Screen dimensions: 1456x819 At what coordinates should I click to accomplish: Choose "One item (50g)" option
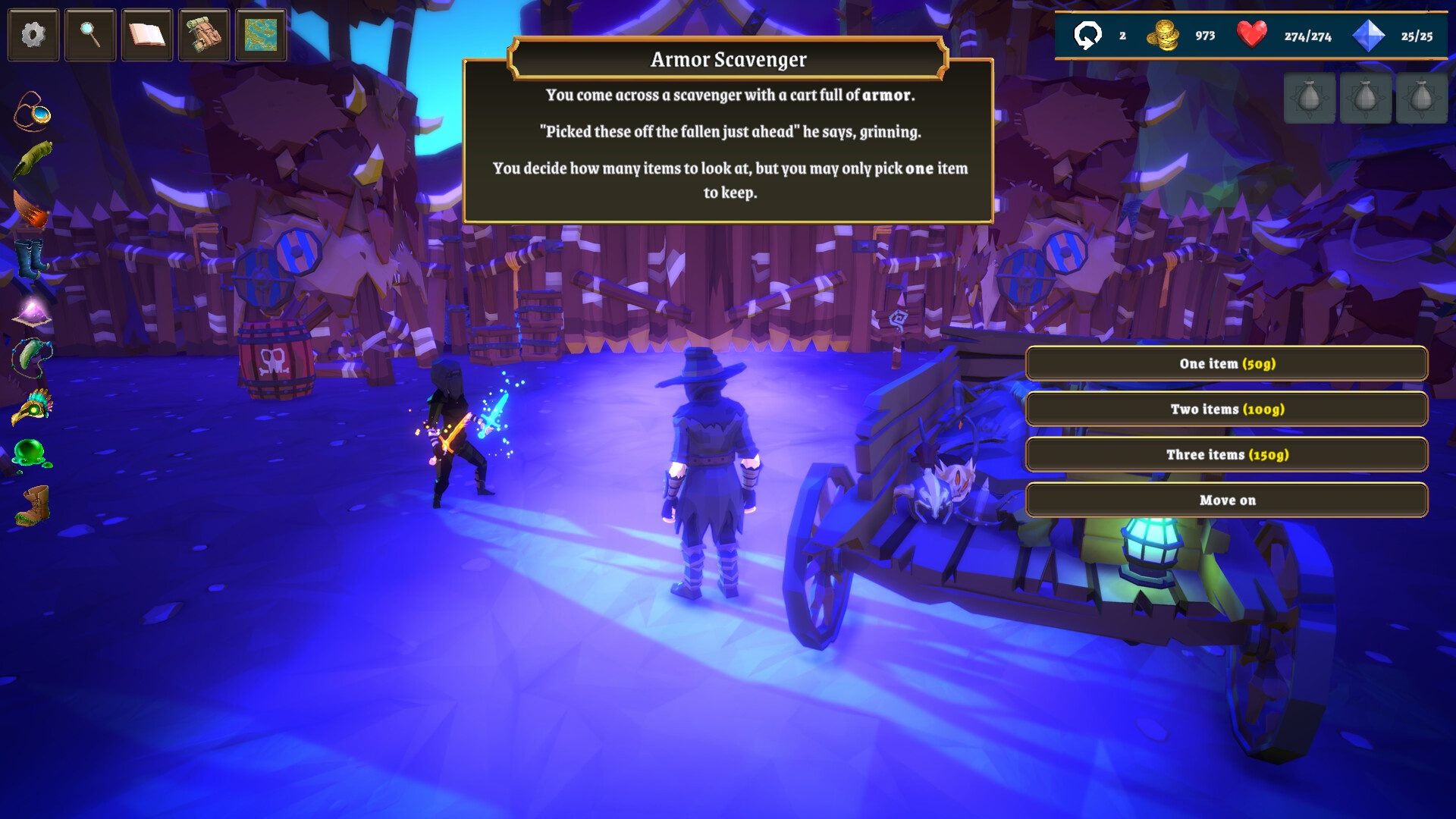pos(1226,364)
